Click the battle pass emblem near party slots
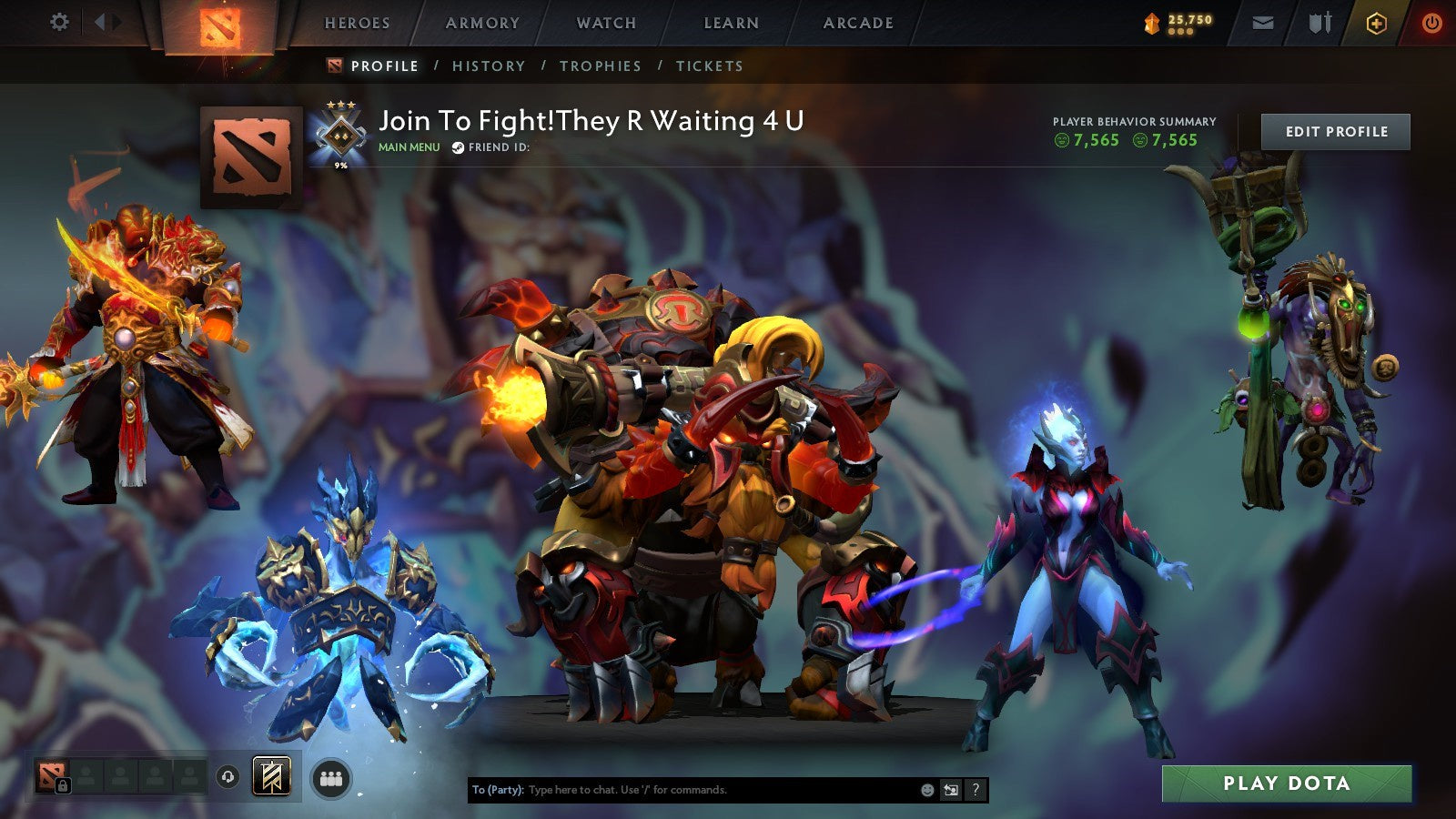Image resolution: width=1456 pixels, height=819 pixels. pyautogui.click(x=270, y=776)
